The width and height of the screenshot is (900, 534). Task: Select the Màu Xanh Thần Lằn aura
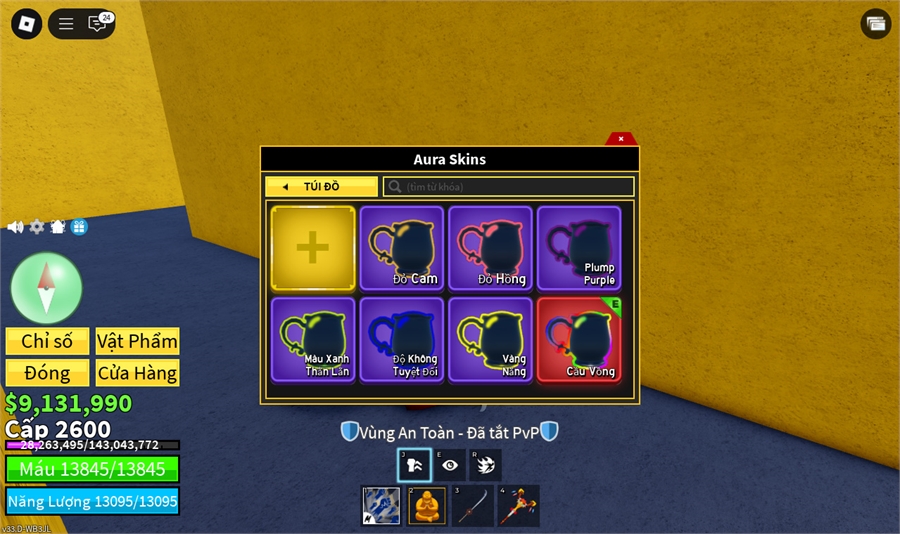313,339
